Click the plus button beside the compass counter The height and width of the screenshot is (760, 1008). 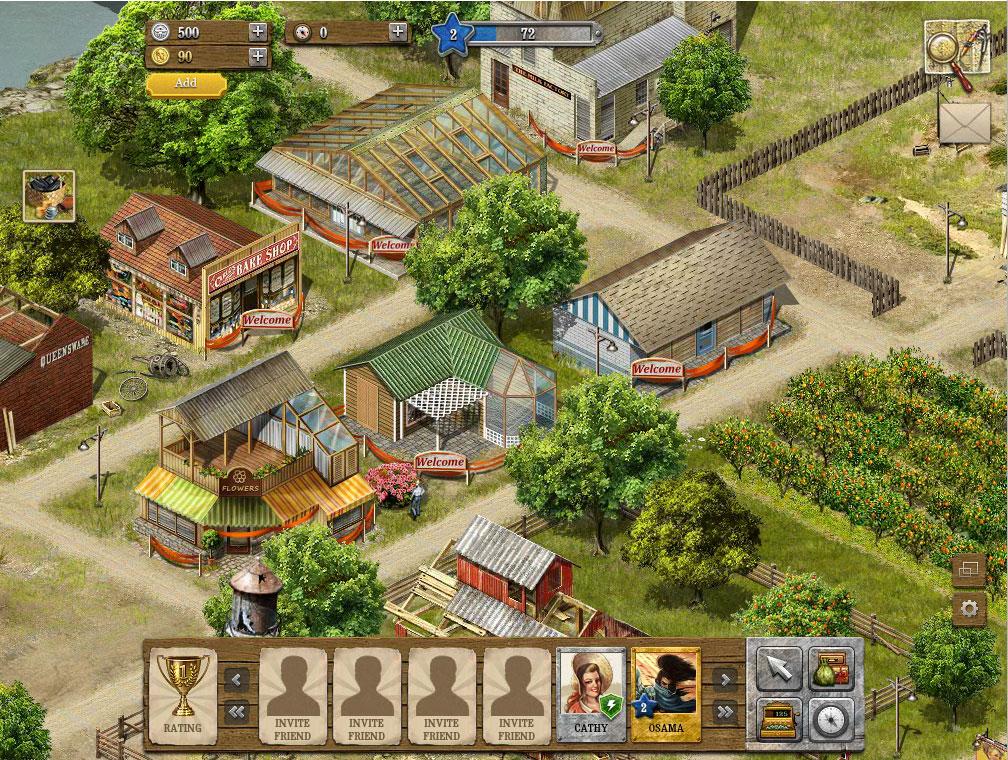398,31
